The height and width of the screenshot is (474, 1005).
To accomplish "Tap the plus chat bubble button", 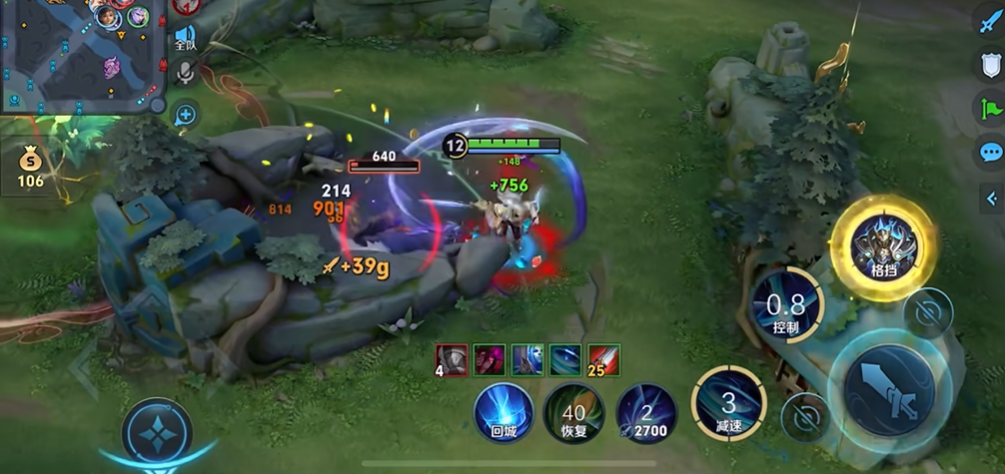I will pos(185,115).
